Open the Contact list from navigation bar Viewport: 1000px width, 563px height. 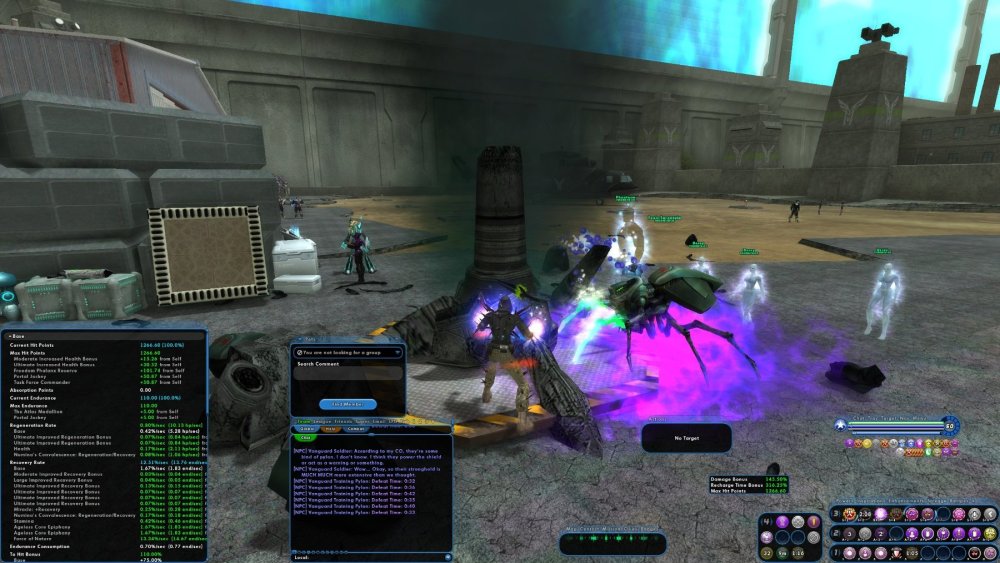[x=590, y=528]
